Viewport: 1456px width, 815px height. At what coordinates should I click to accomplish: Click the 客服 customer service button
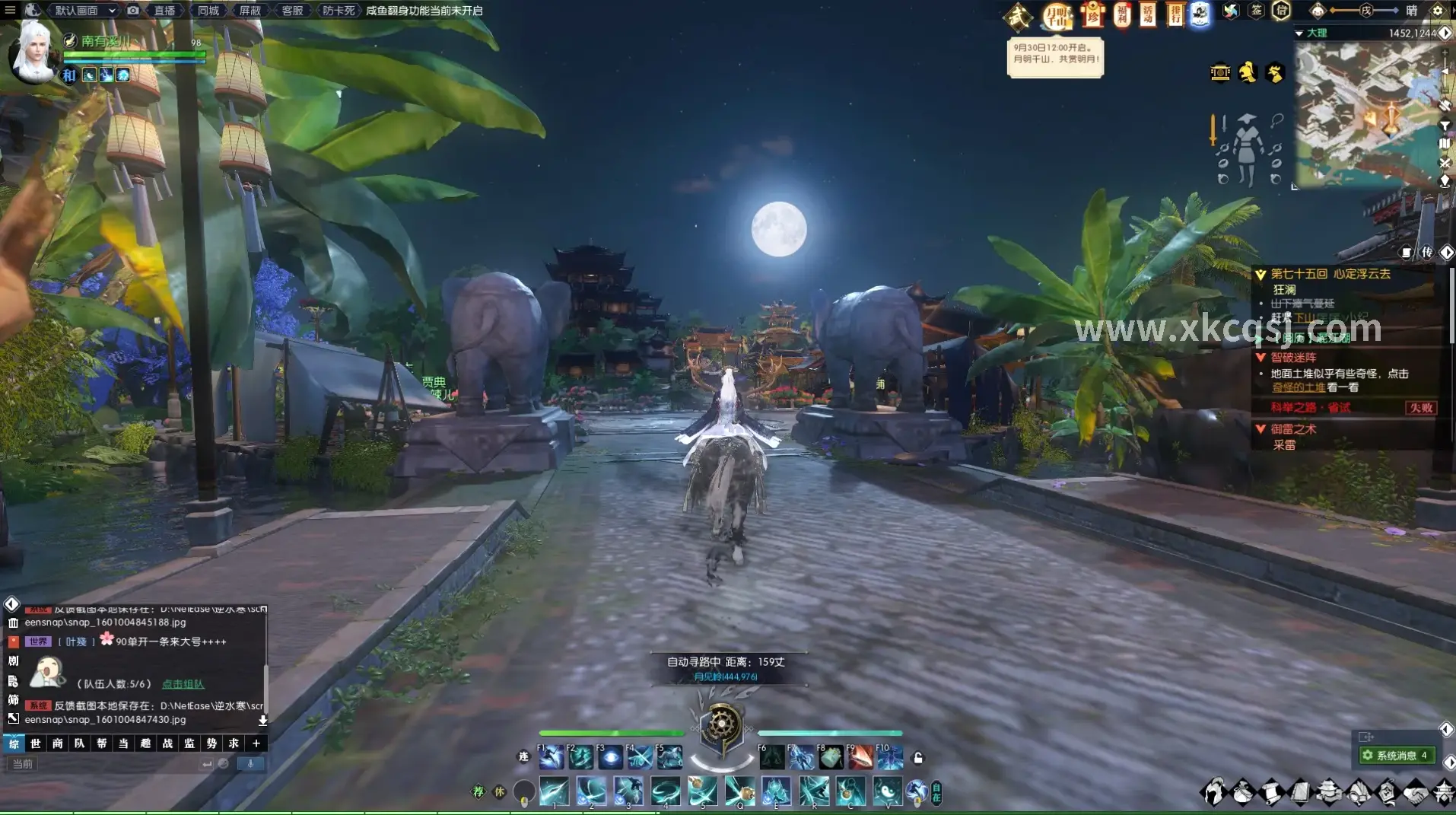pyautogui.click(x=292, y=11)
